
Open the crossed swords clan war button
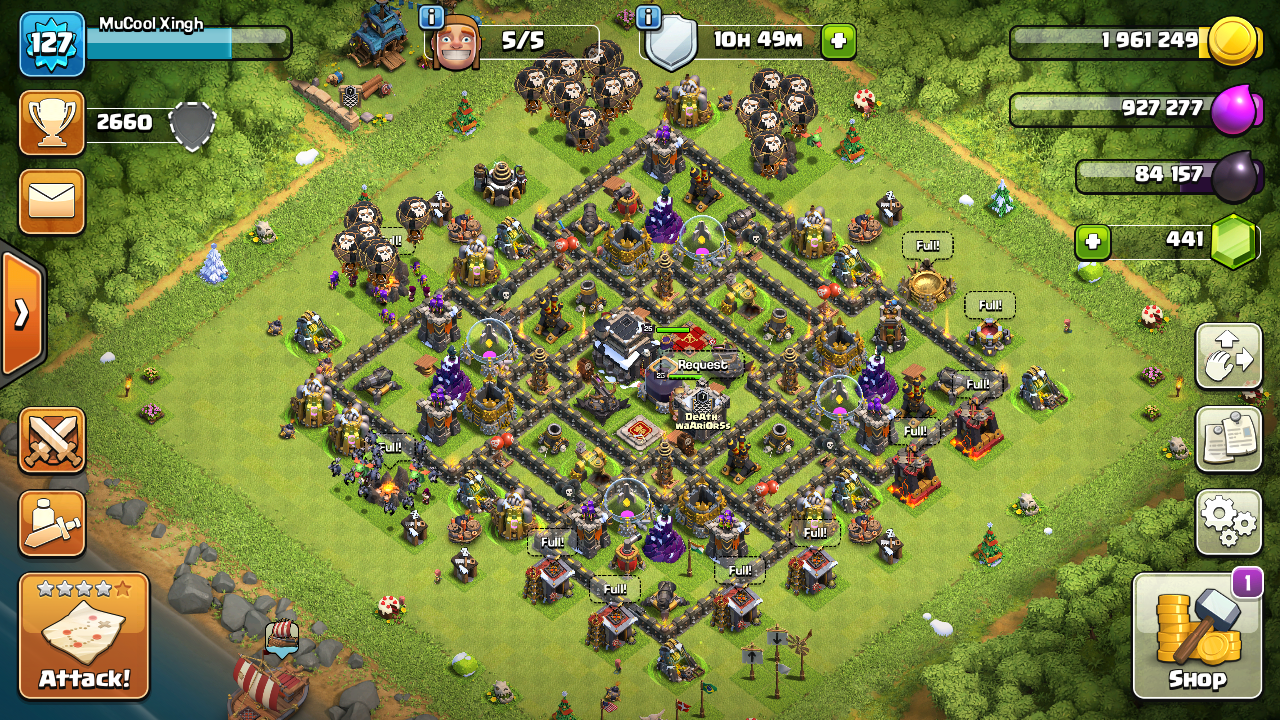coord(52,440)
